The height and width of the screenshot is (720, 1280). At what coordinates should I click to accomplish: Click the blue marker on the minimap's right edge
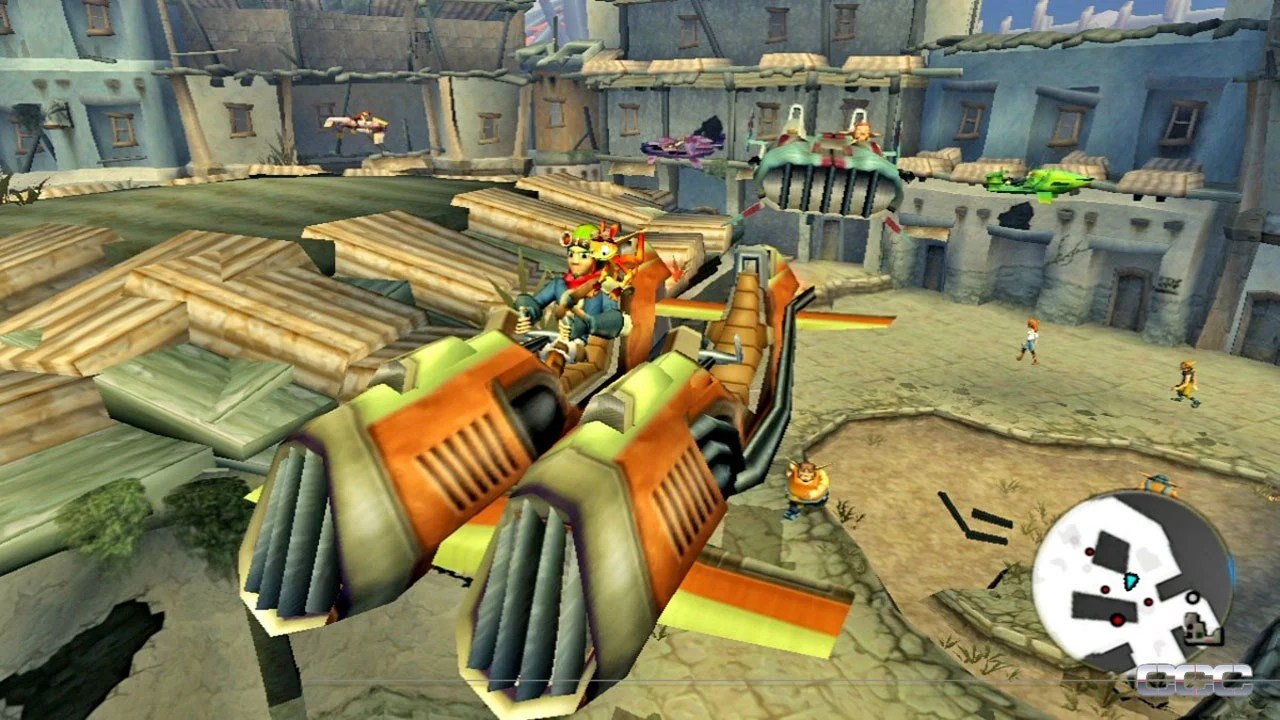pos(1232,567)
